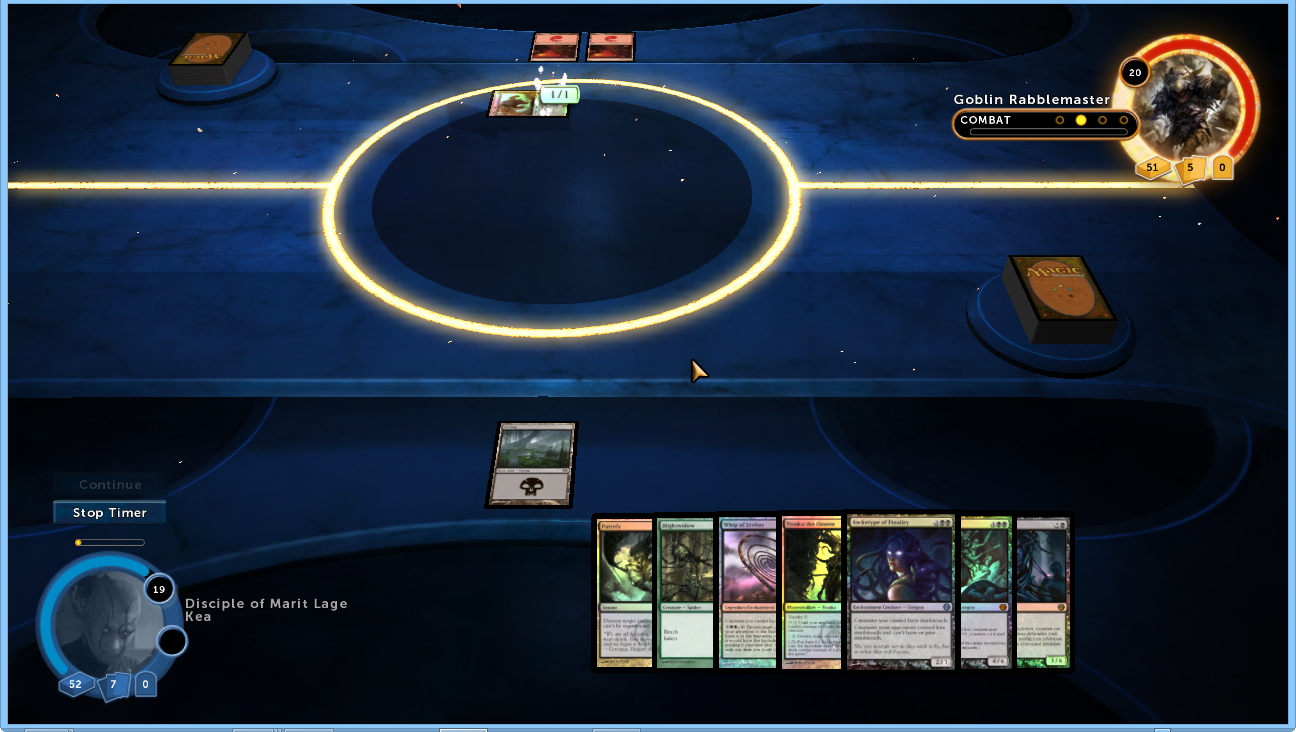
Task: Choose the rightmost 3/6 card in hand
Action: (1042, 592)
